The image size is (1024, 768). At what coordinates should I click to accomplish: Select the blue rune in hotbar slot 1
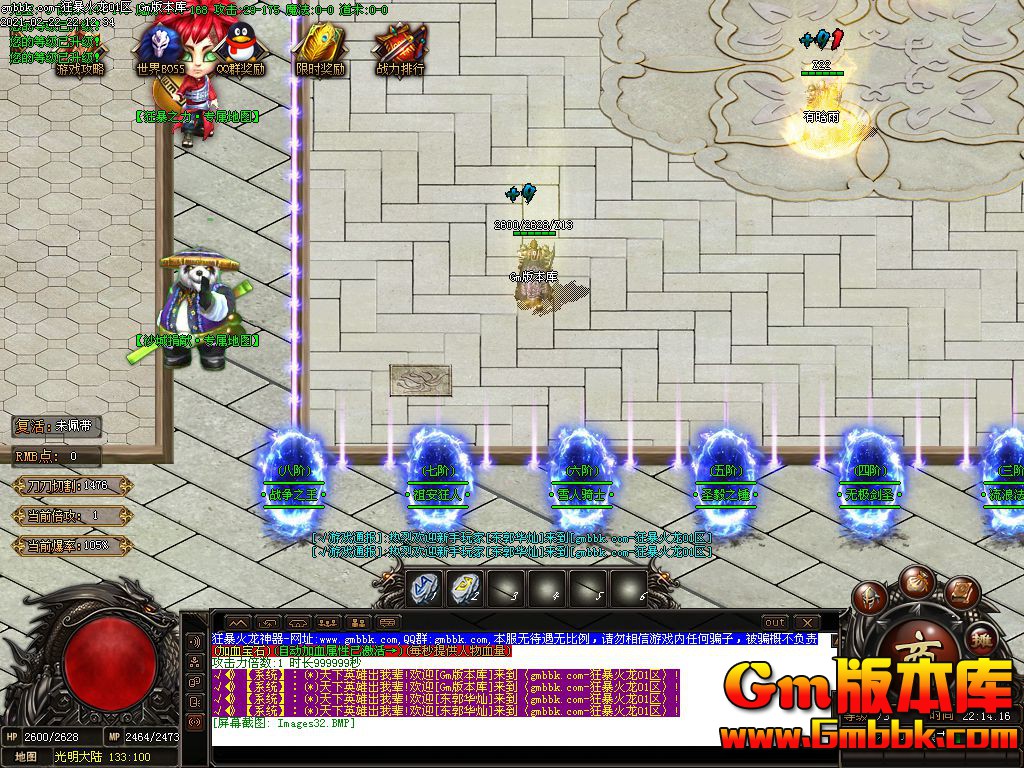424,588
